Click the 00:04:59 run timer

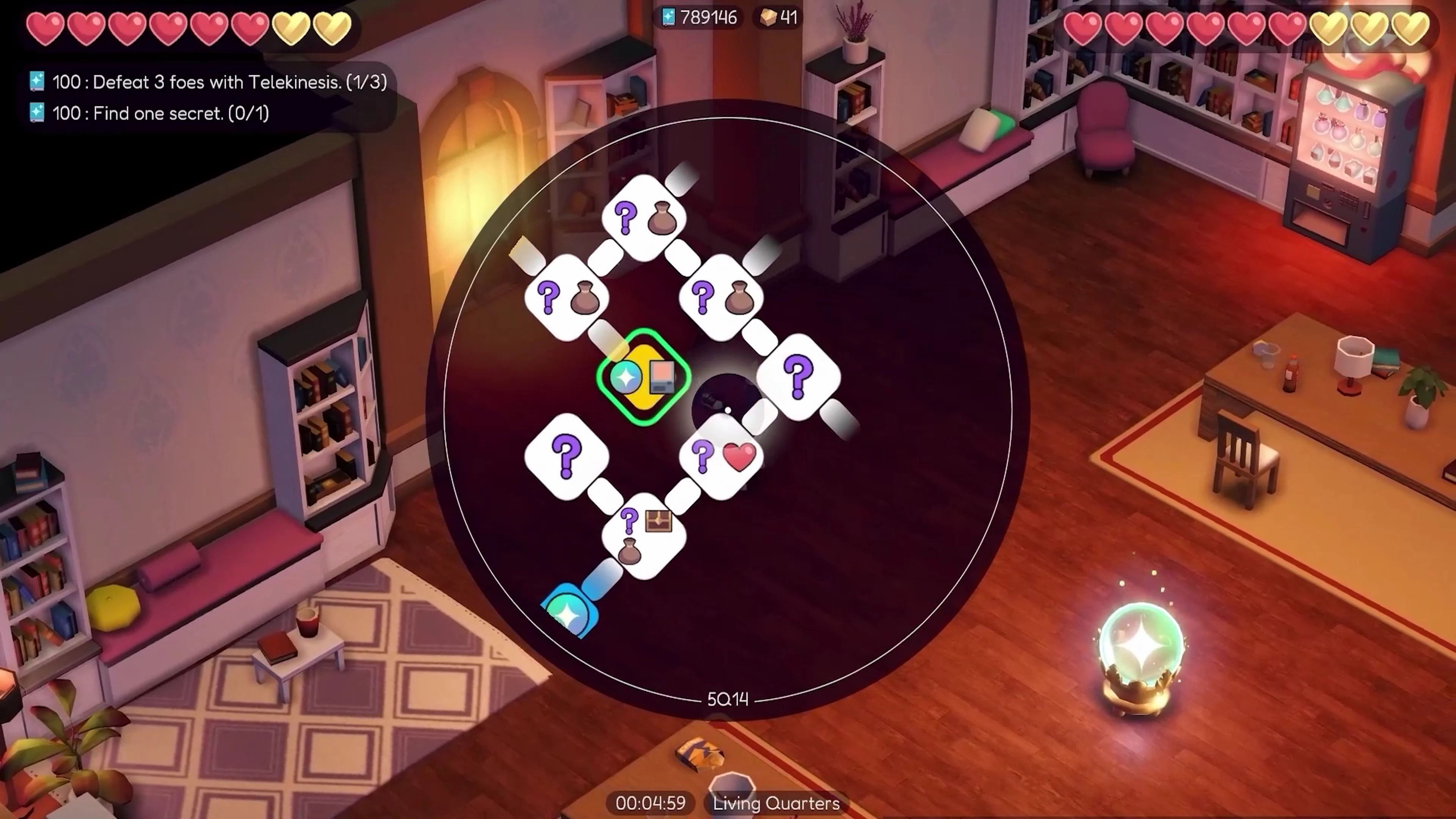tap(651, 804)
